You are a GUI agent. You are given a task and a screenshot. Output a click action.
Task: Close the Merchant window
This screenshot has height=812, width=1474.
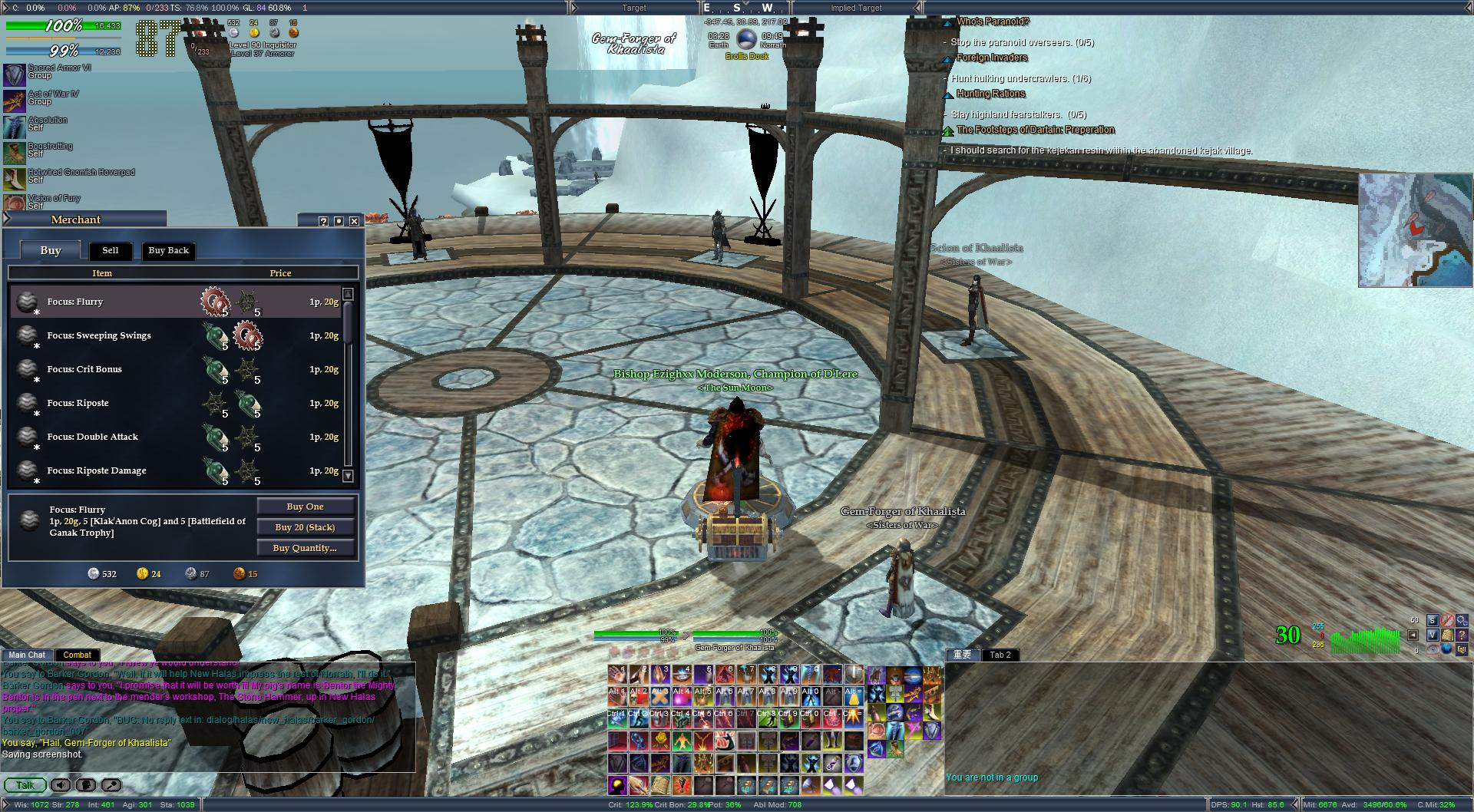coord(354,221)
